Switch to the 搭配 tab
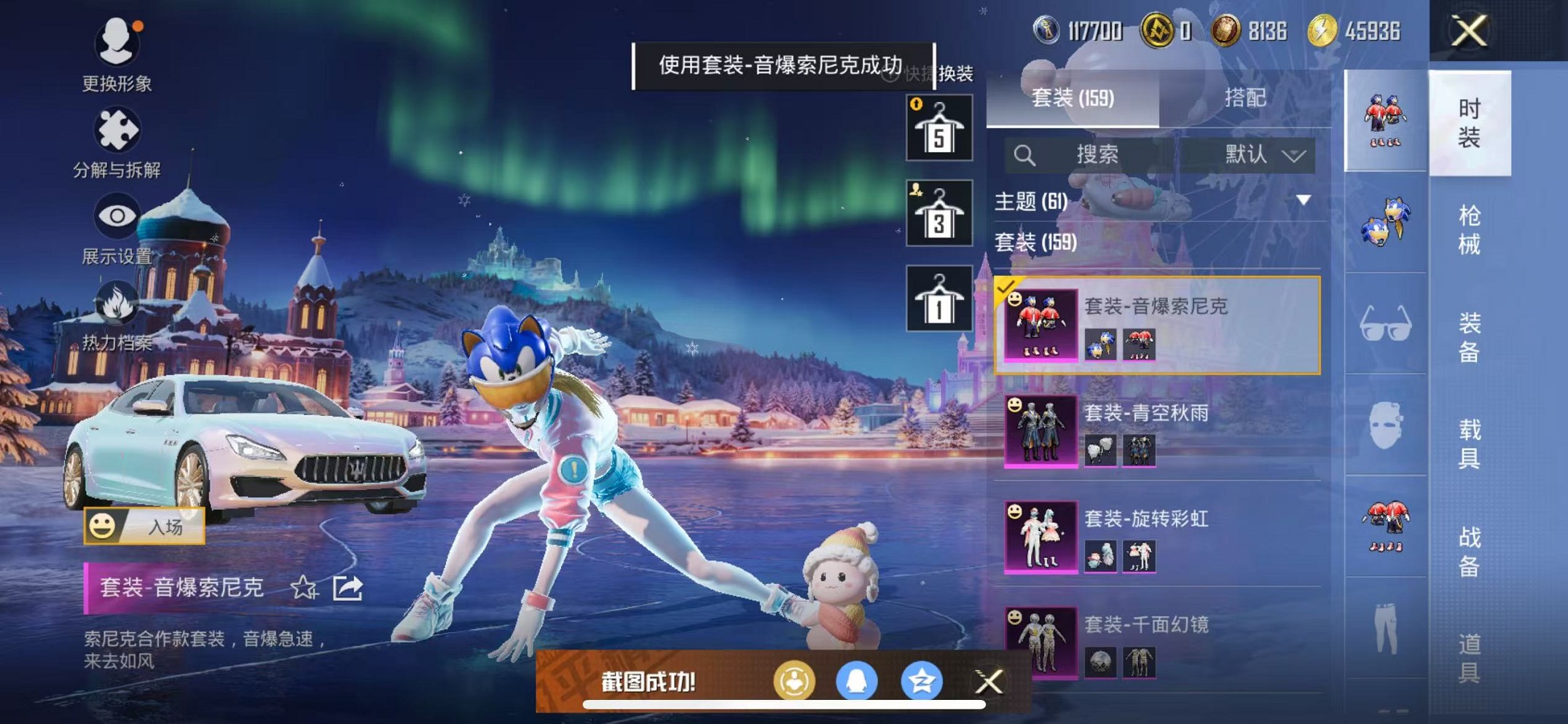Screen dimensions: 1568x724 pyautogui.click(x=1246, y=98)
